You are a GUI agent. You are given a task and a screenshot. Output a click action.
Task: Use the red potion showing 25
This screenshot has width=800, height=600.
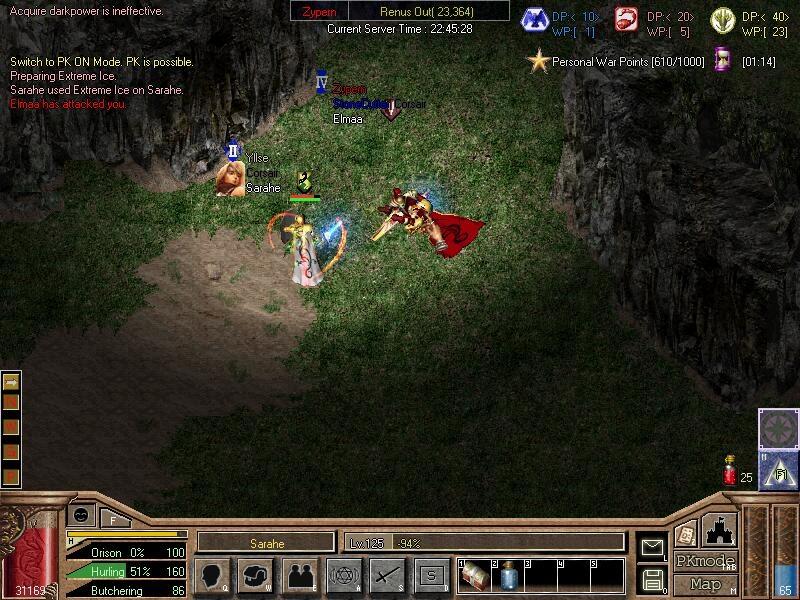pos(730,470)
